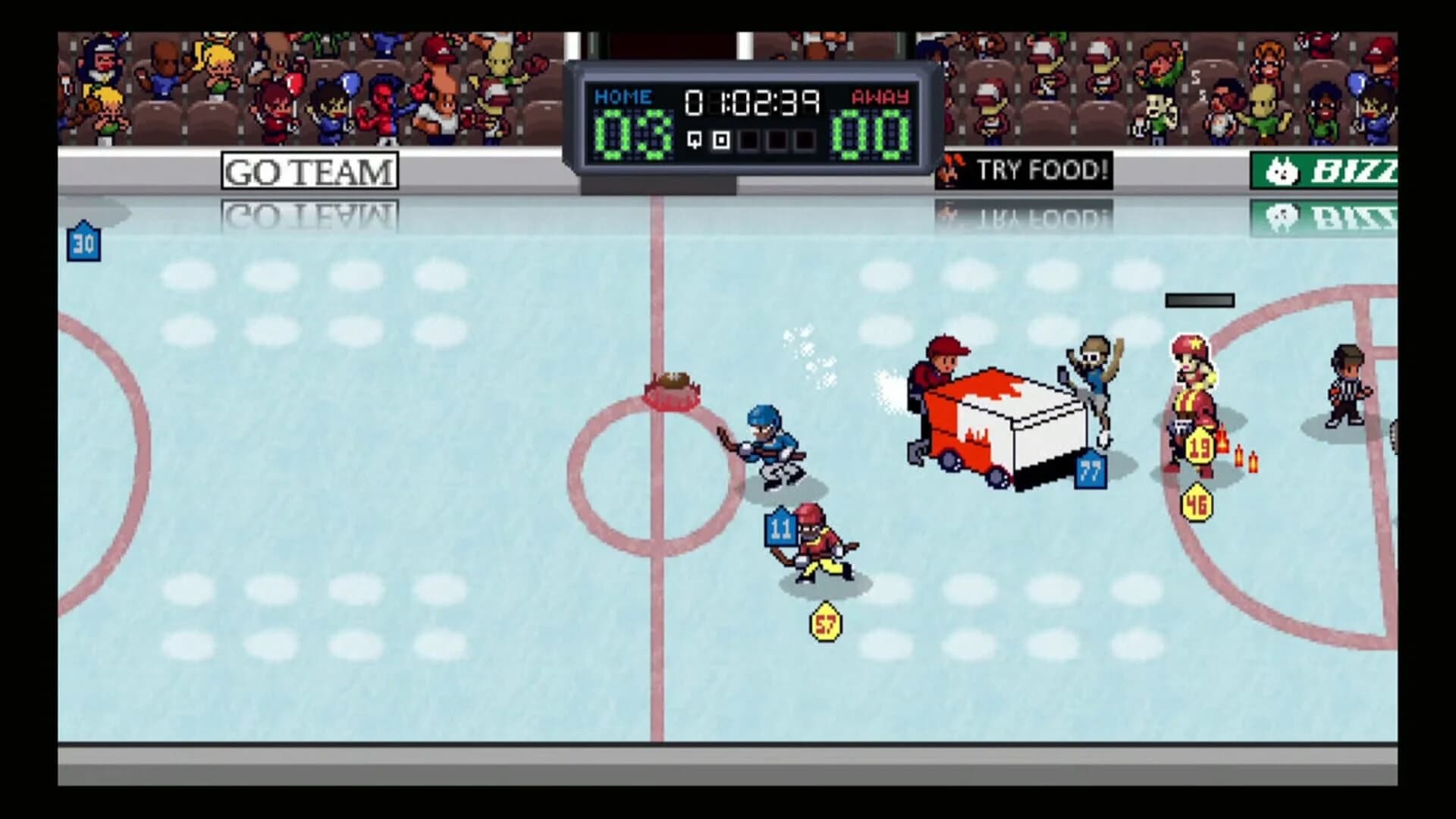Image resolution: width=1456 pixels, height=819 pixels.
Task: Click the GO TEAM rink banner
Action: 307,171
